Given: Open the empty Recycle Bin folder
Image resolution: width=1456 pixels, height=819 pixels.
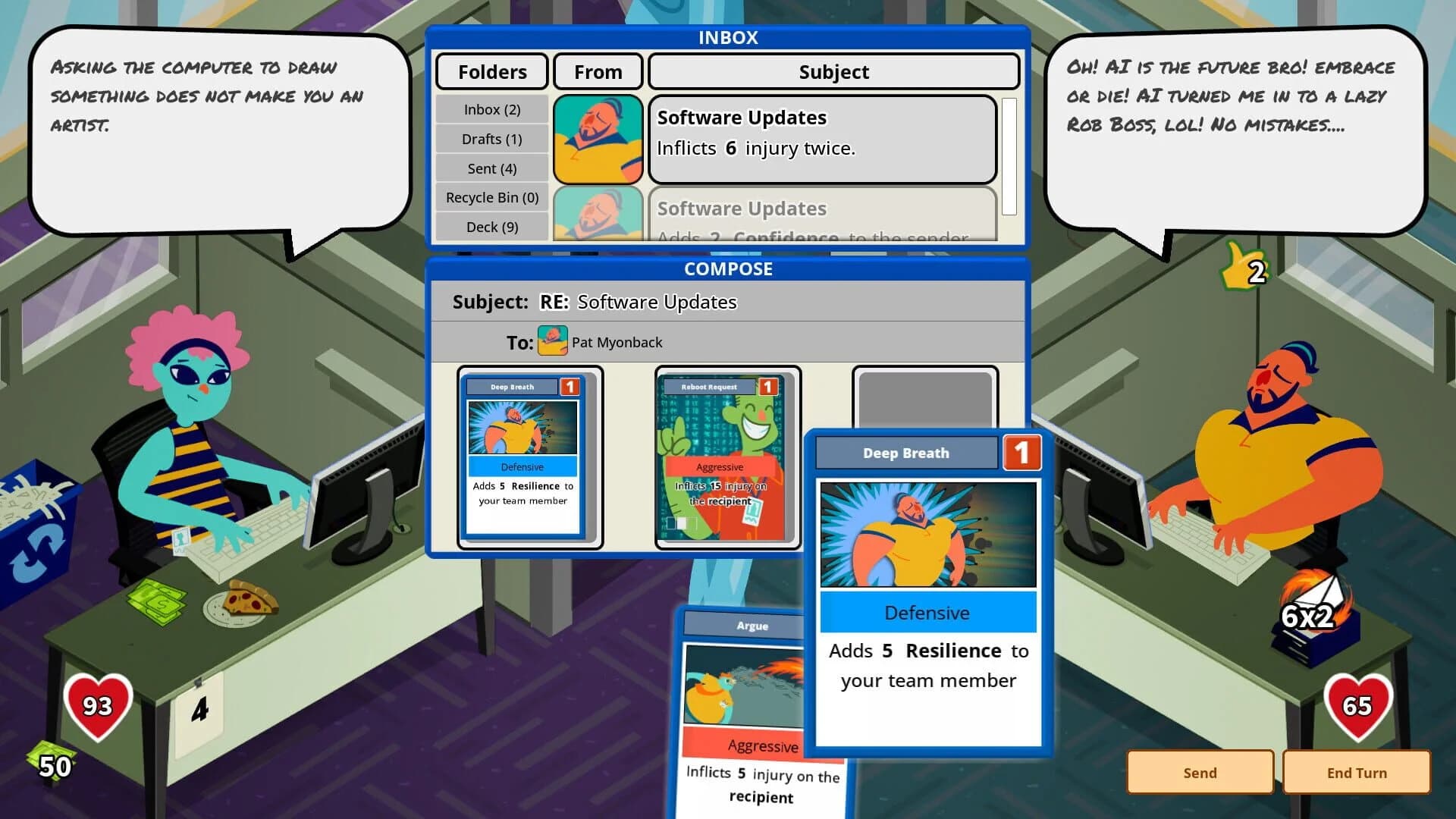Looking at the screenshot, I should [x=491, y=197].
